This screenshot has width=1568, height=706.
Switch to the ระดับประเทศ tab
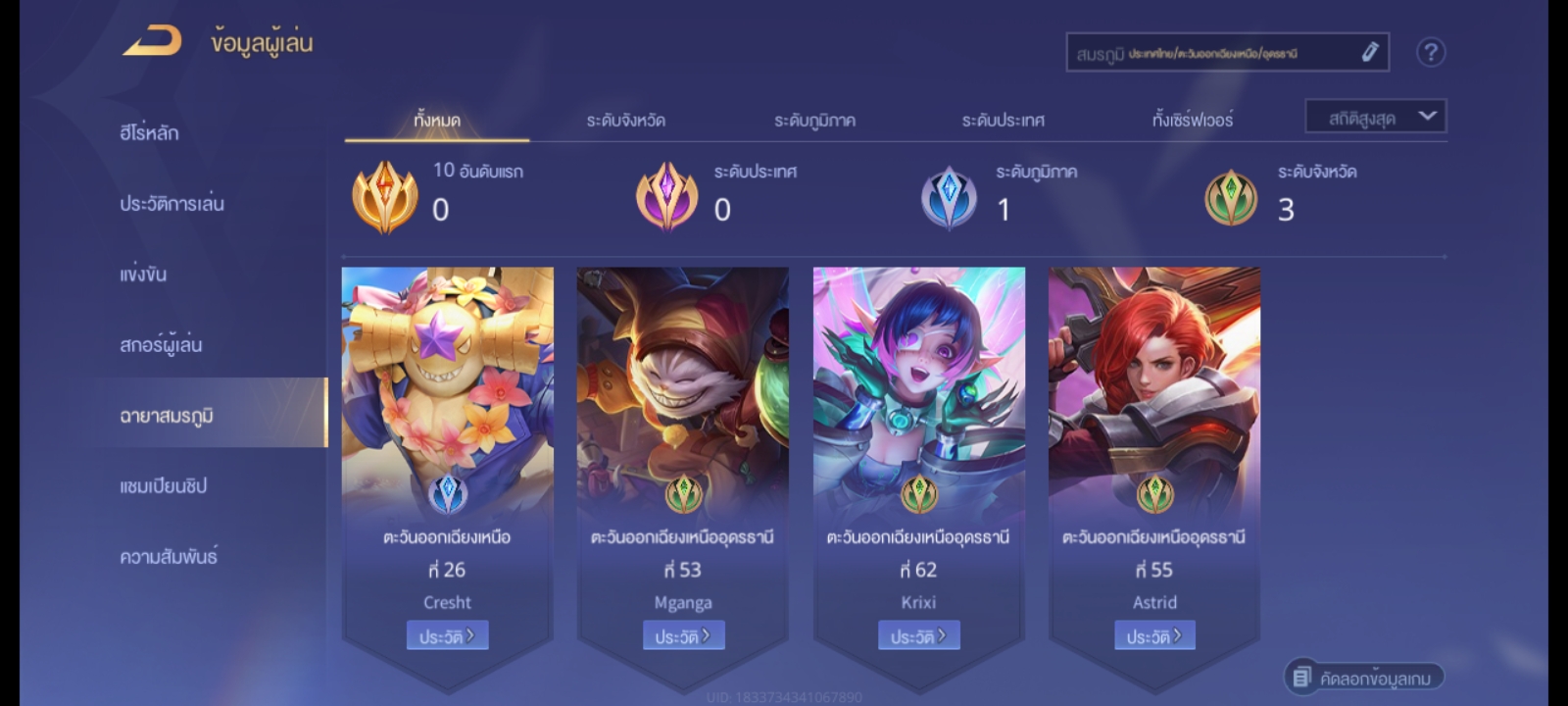click(x=1003, y=121)
